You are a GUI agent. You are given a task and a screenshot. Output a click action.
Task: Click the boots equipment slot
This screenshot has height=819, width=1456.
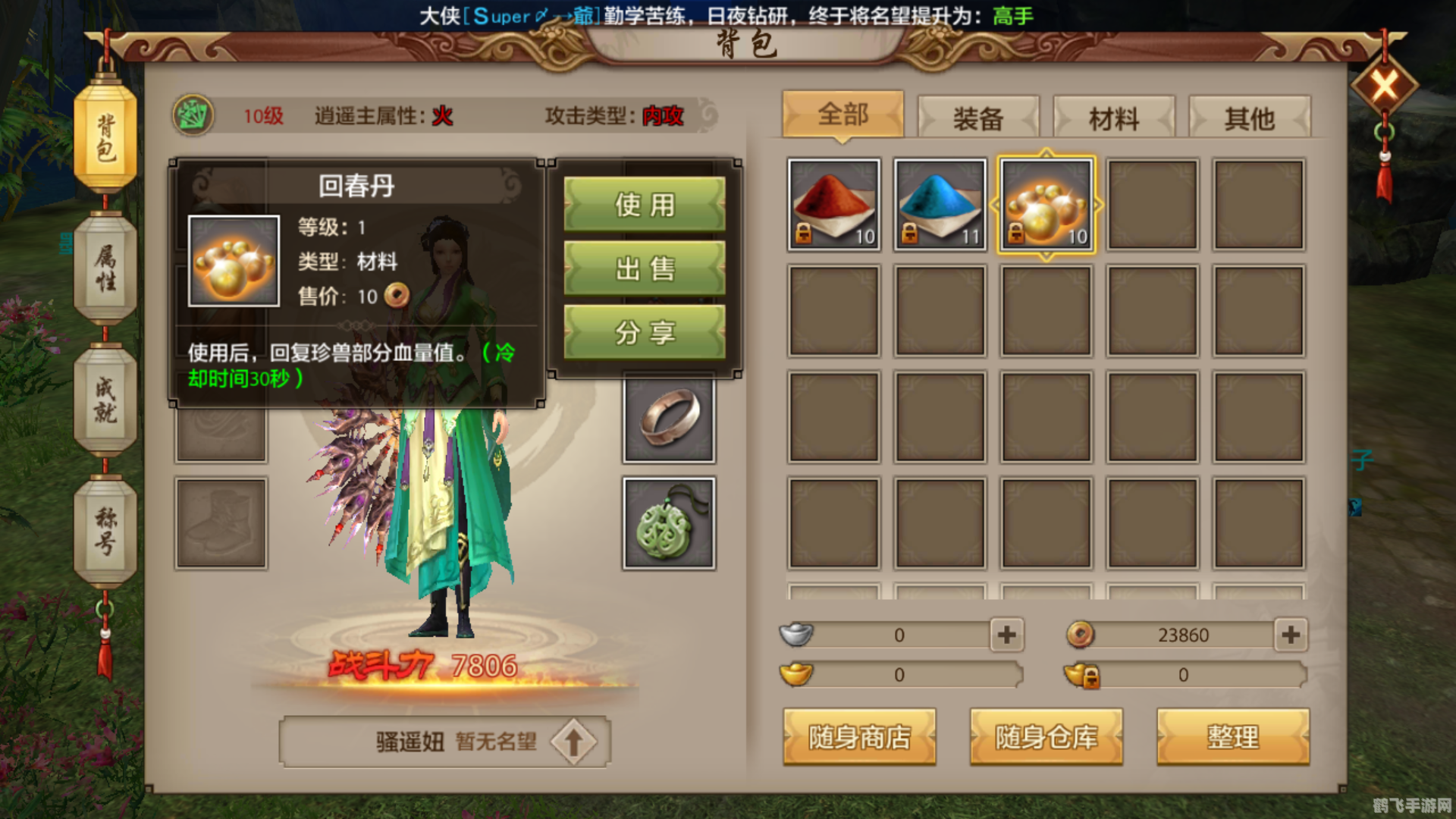[221, 522]
